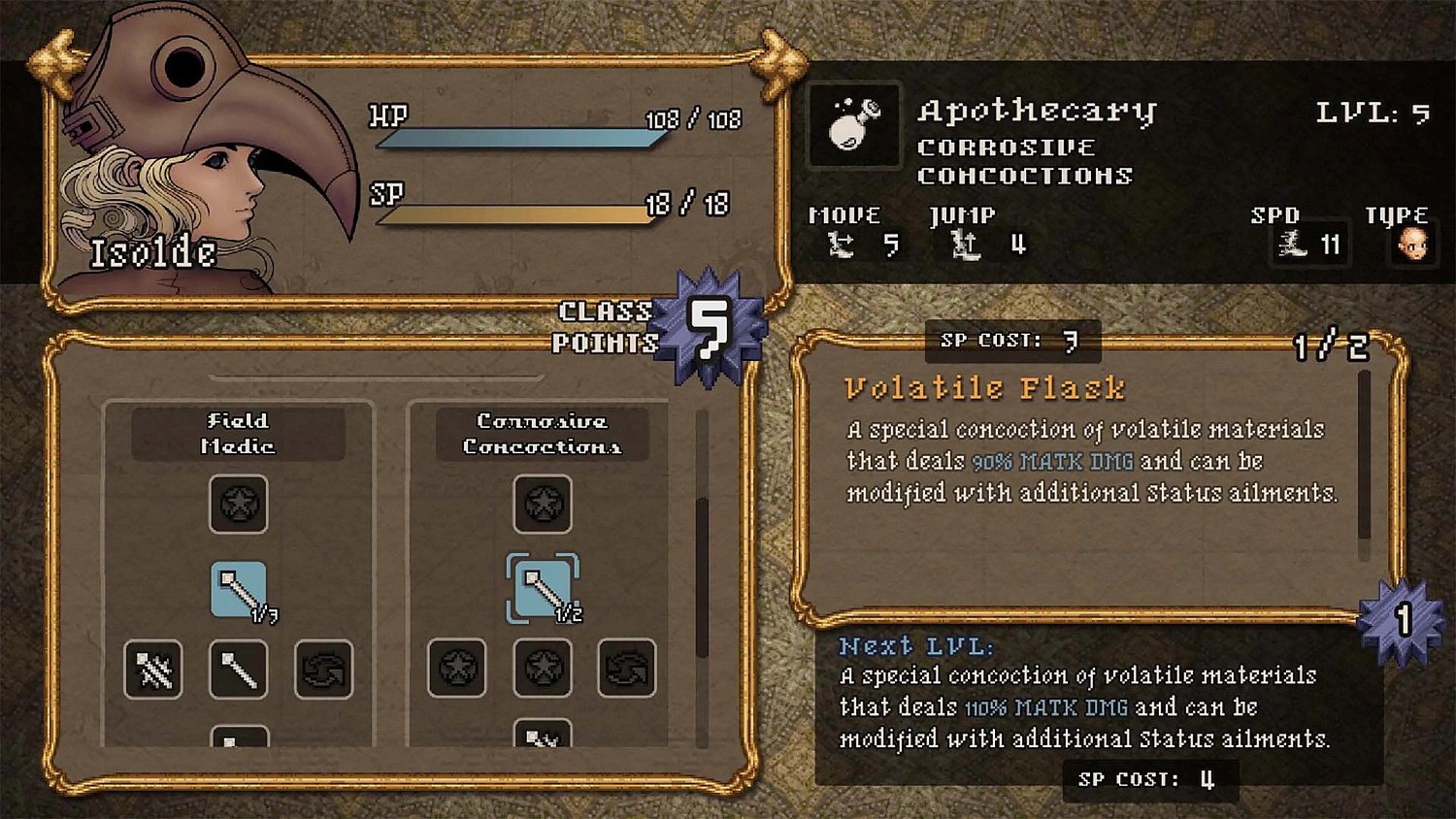Click the refresh skill icon in Corrosive Concoctions
Image resolution: width=1456 pixels, height=819 pixels.
[x=629, y=670]
